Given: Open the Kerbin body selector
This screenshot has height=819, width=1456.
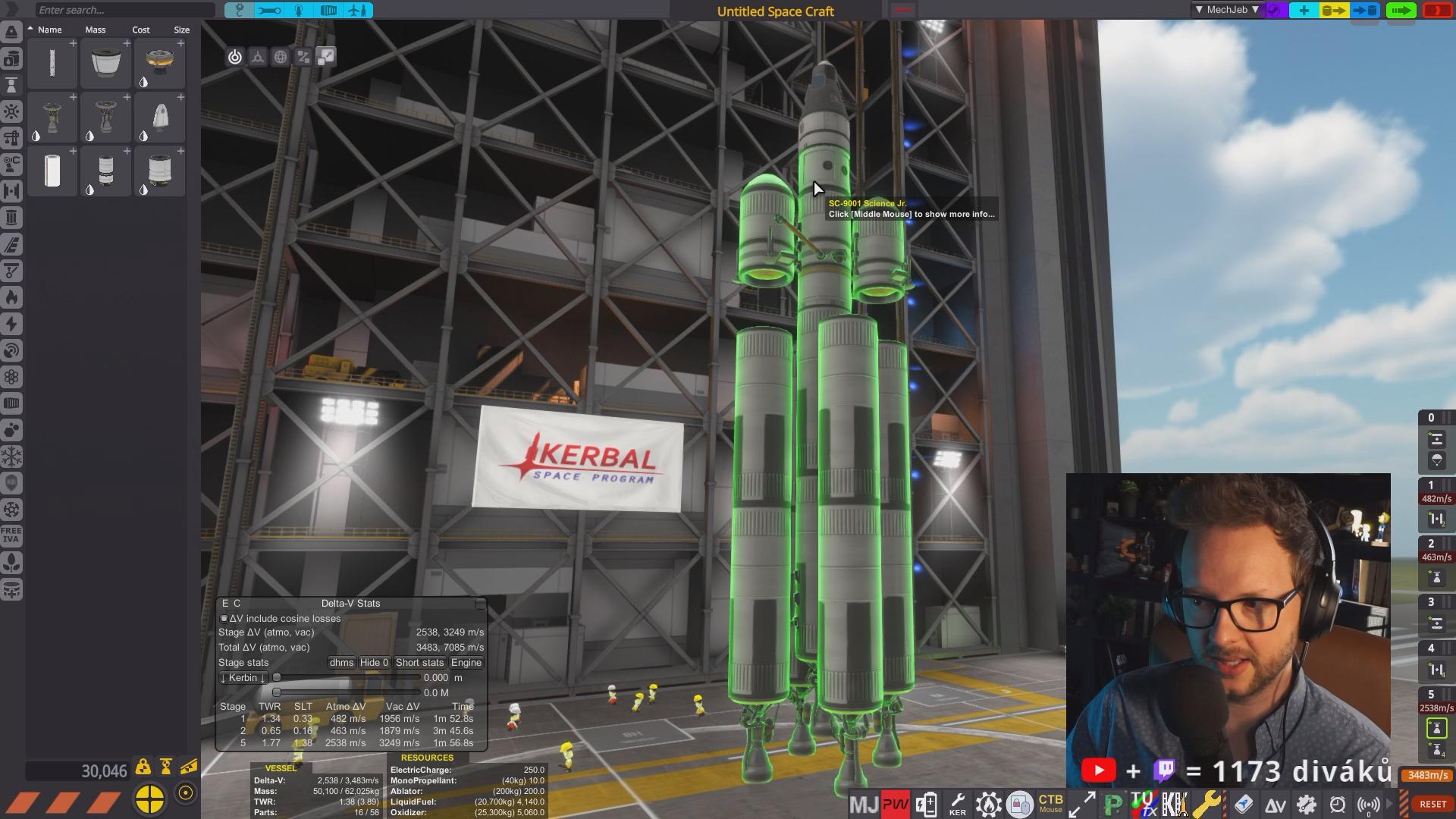Looking at the screenshot, I should (x=243, y=678).
